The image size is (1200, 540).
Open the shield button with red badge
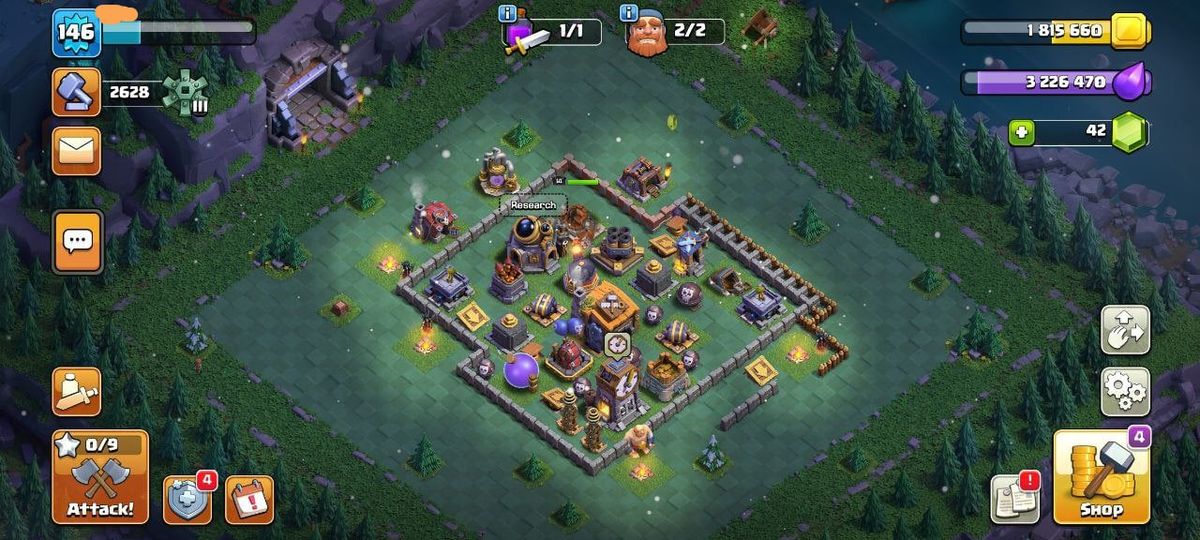[187, 499]
